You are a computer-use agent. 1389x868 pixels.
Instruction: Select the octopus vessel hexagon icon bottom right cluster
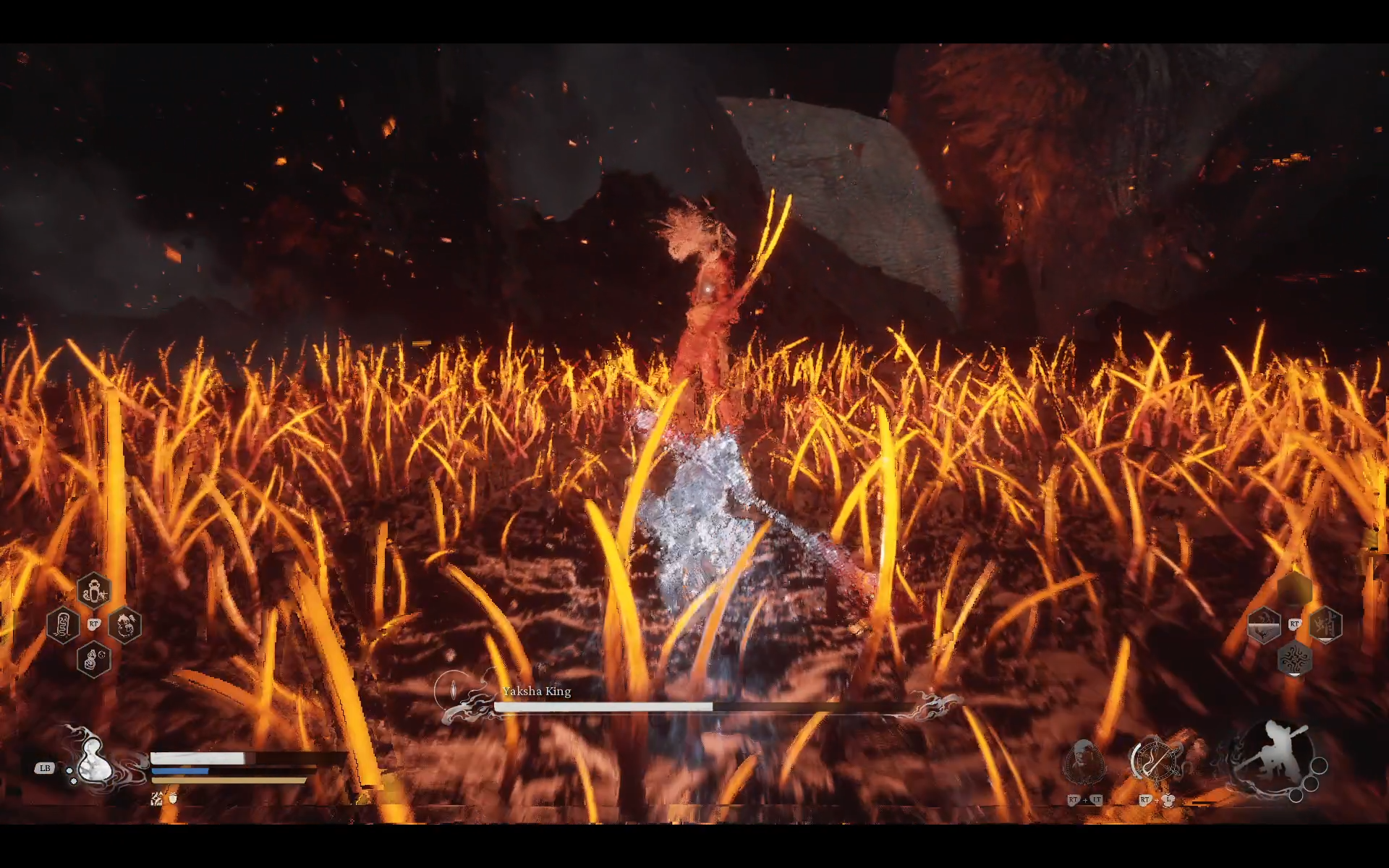[x=1296, y=660]
